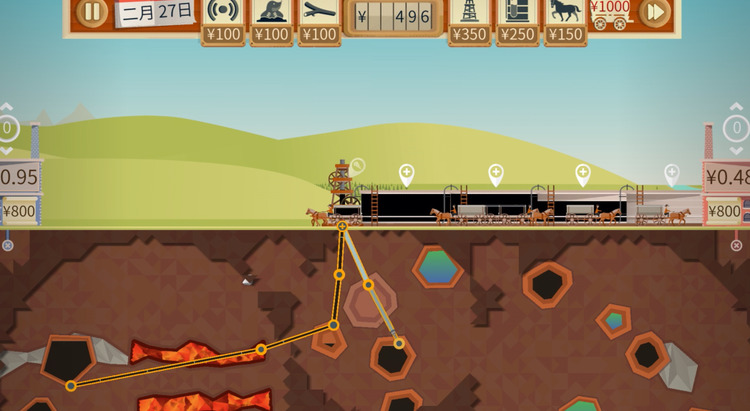Speed up with the fast-forward button

point(654,12)
